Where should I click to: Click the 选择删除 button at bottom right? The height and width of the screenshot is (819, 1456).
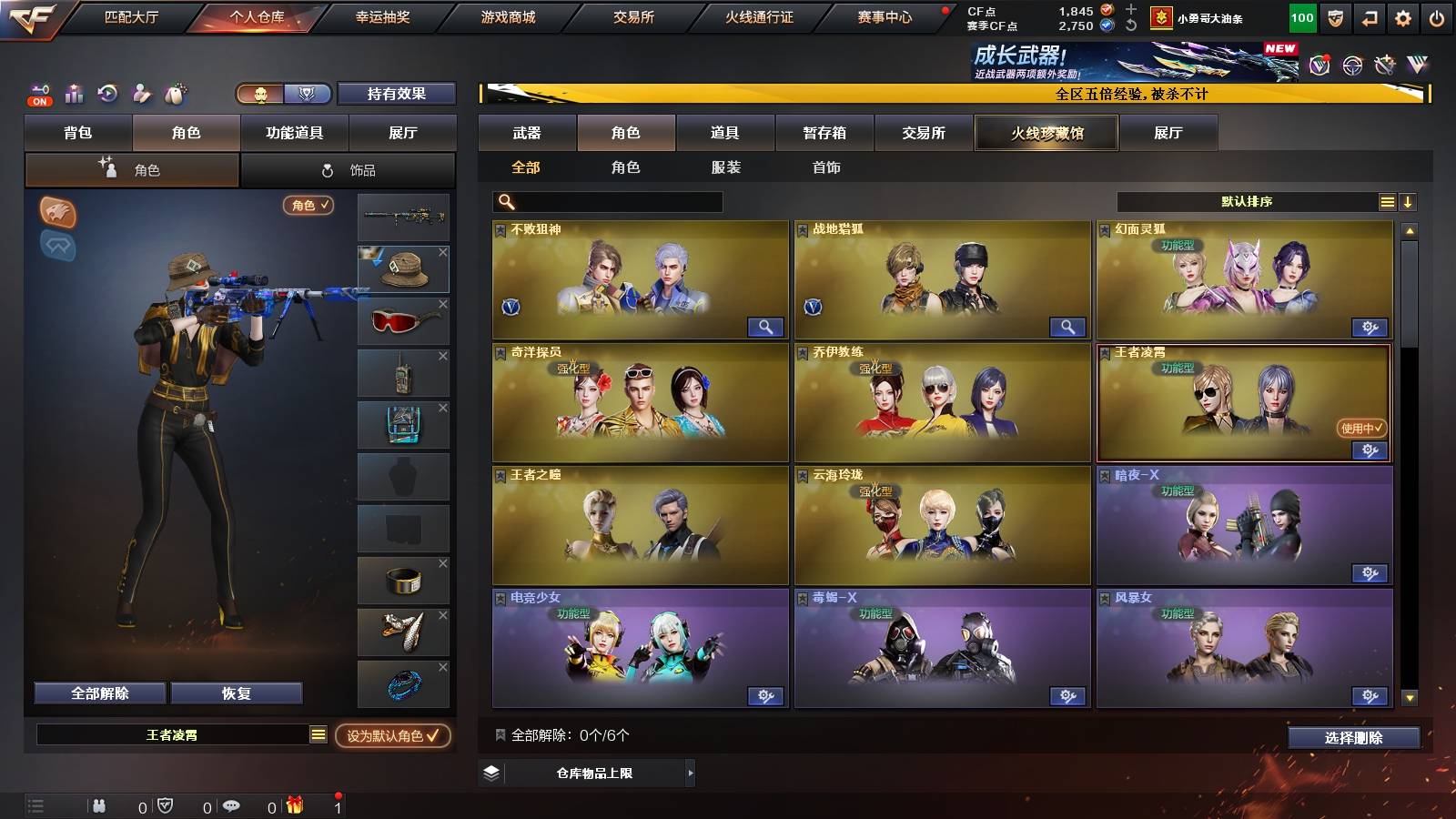tap(1352, 738)
